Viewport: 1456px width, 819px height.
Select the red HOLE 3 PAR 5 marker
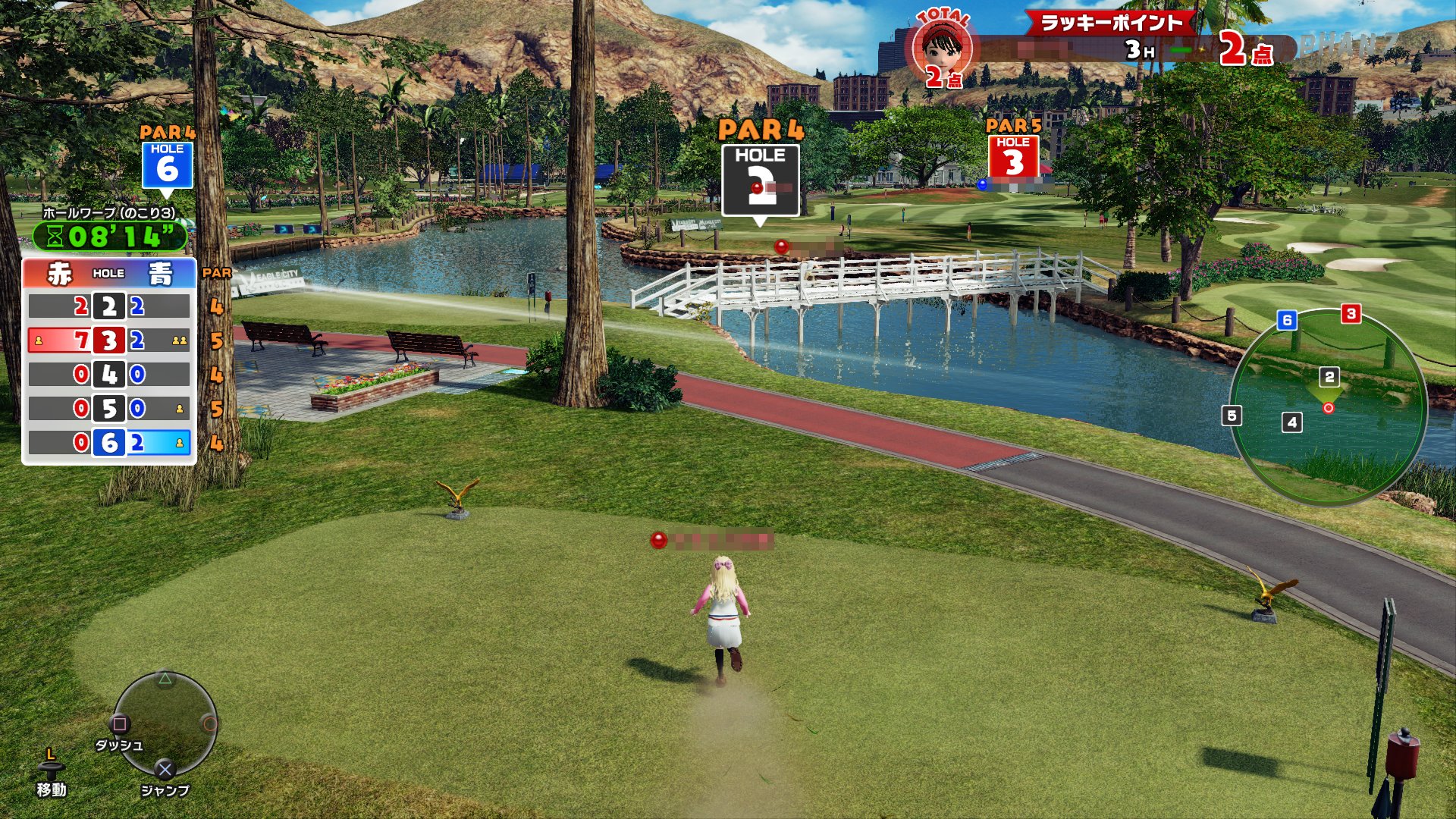1013,156
